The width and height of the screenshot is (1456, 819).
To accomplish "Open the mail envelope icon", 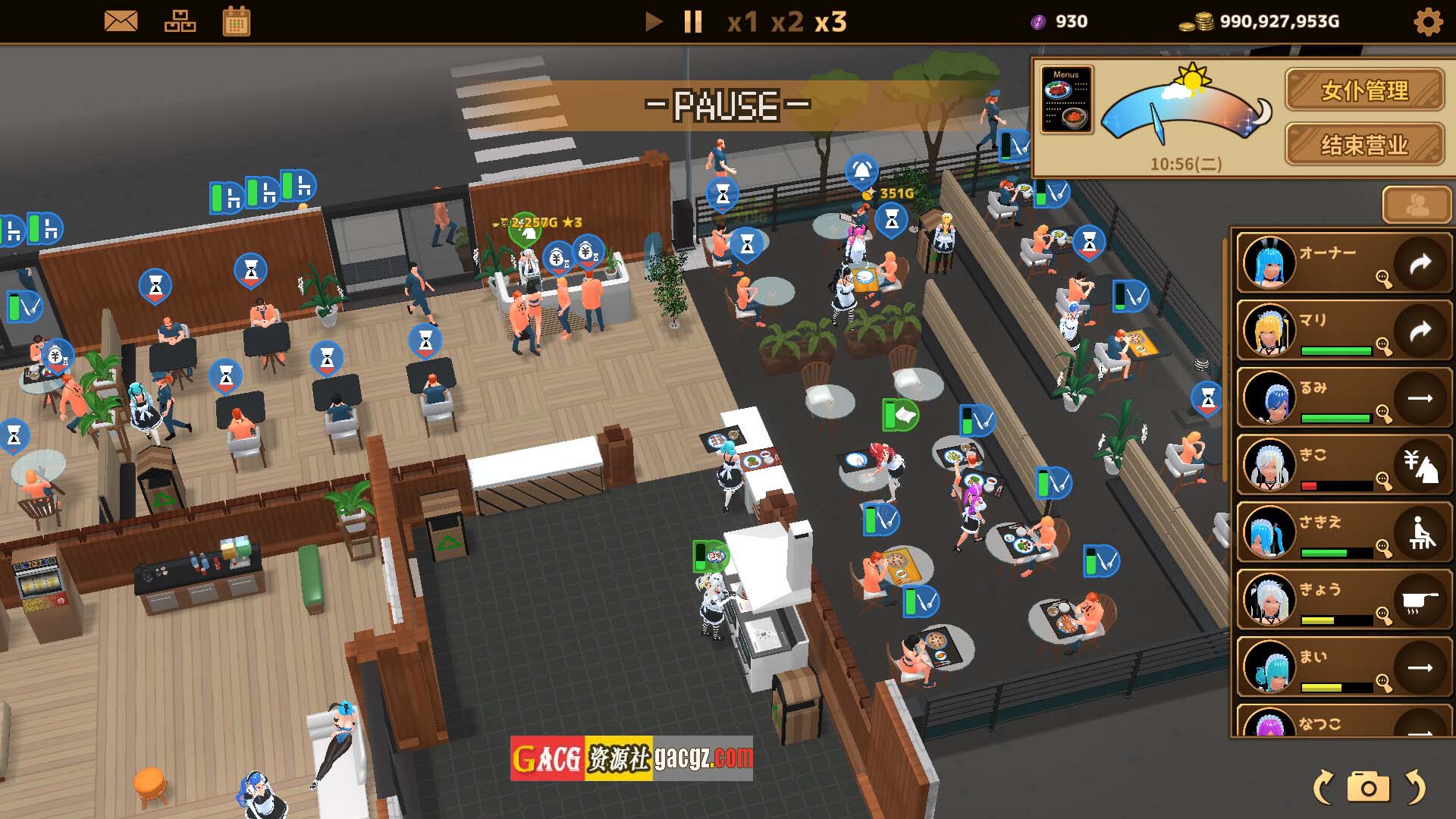I will 121,21.
